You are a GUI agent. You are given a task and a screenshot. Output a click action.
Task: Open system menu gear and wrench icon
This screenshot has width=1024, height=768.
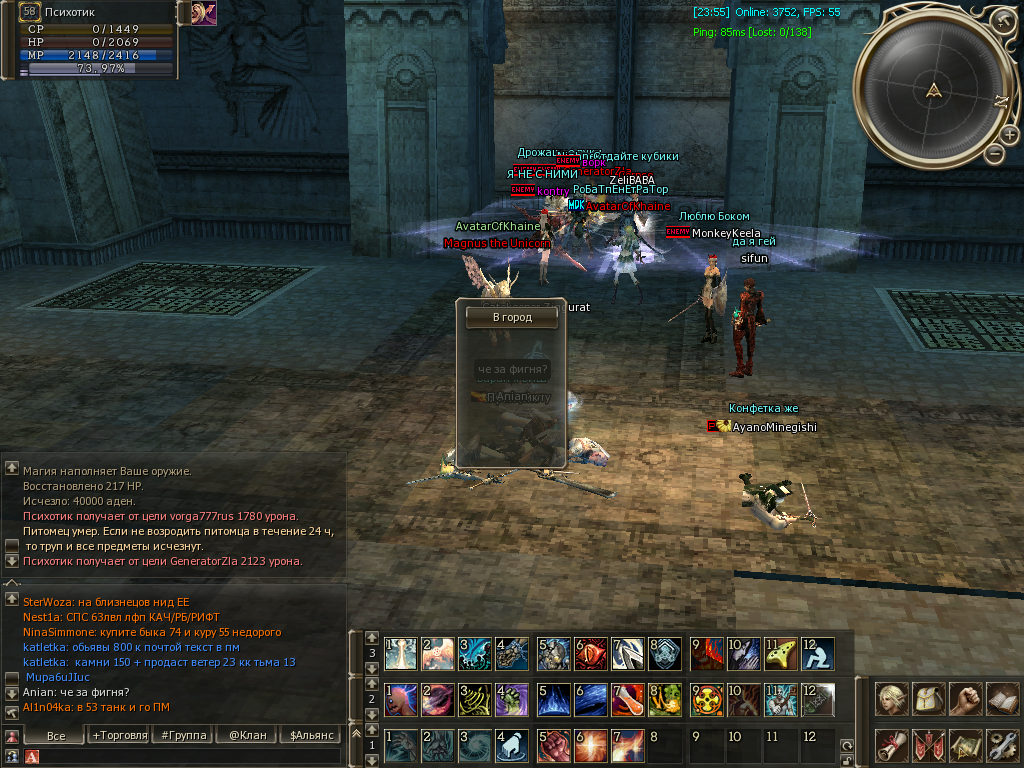pos(1001,745)
